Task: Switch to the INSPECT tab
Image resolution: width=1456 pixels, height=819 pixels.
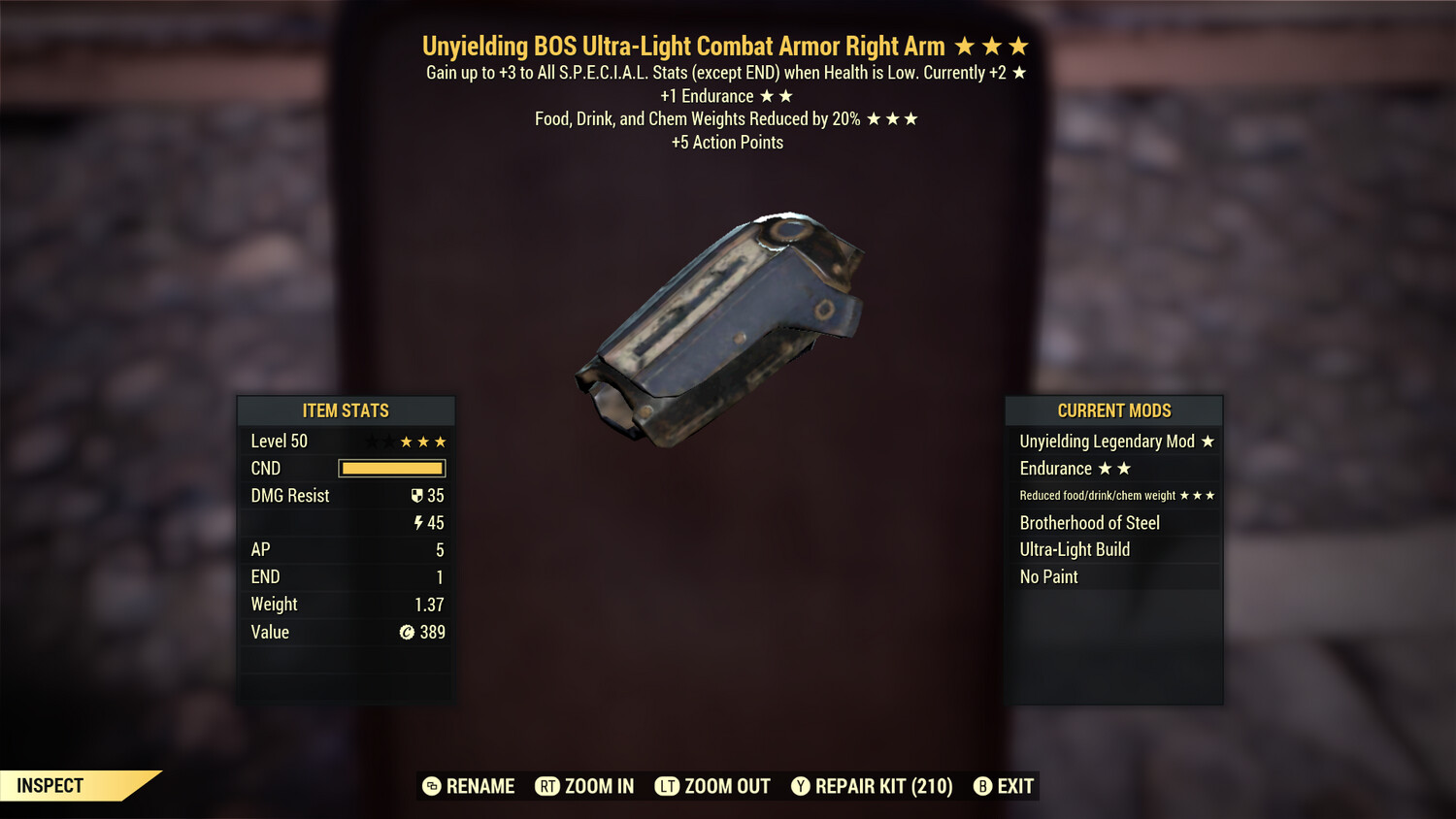Action: [50, 786]
